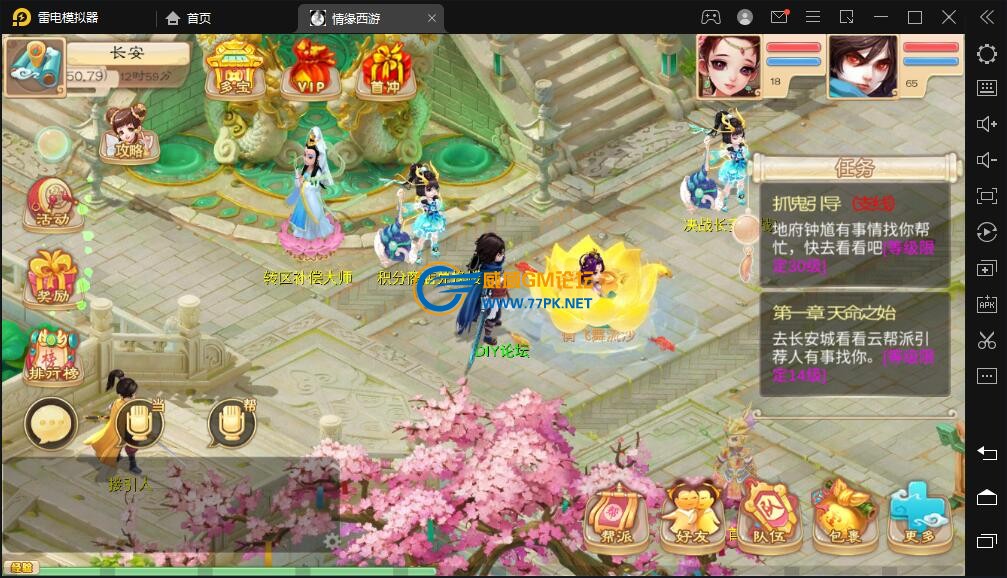Open the chat speech bubble button
This screenshot has height=578, width=1007.
tap(50, 424)
